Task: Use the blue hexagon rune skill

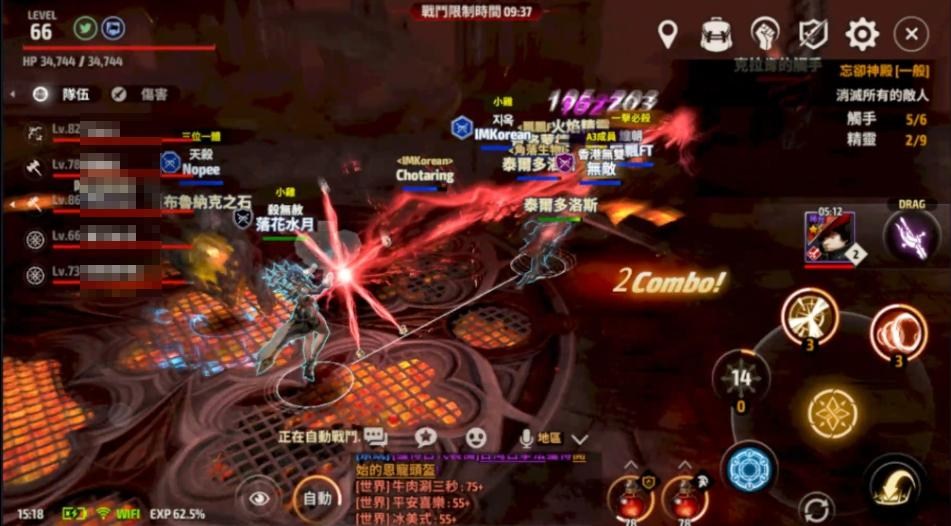Action: click(747, 468)
